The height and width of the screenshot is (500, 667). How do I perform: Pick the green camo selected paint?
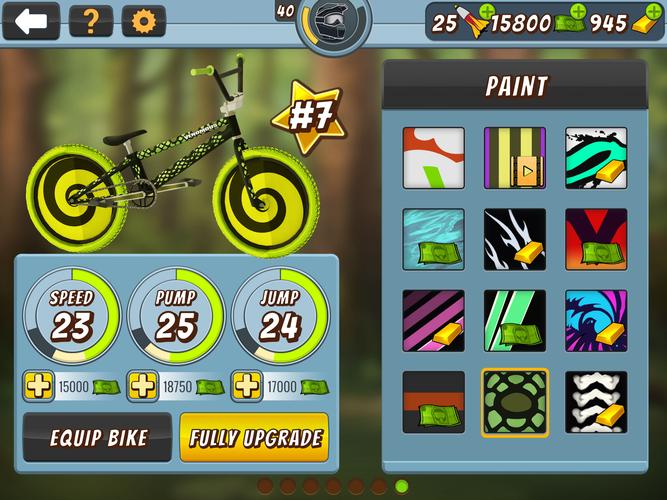pos(515,402)
